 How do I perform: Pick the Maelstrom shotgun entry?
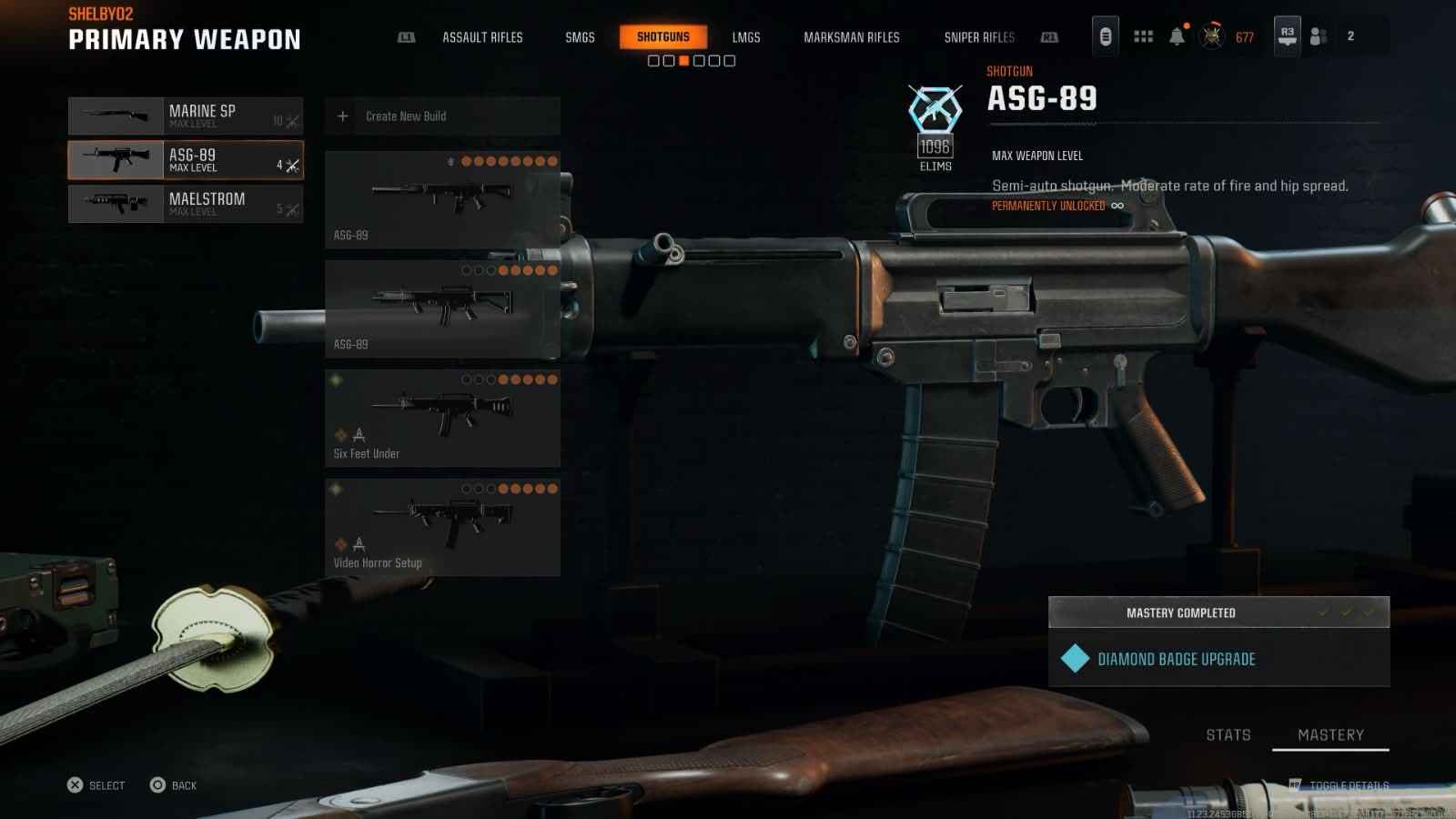click(186, 204)
